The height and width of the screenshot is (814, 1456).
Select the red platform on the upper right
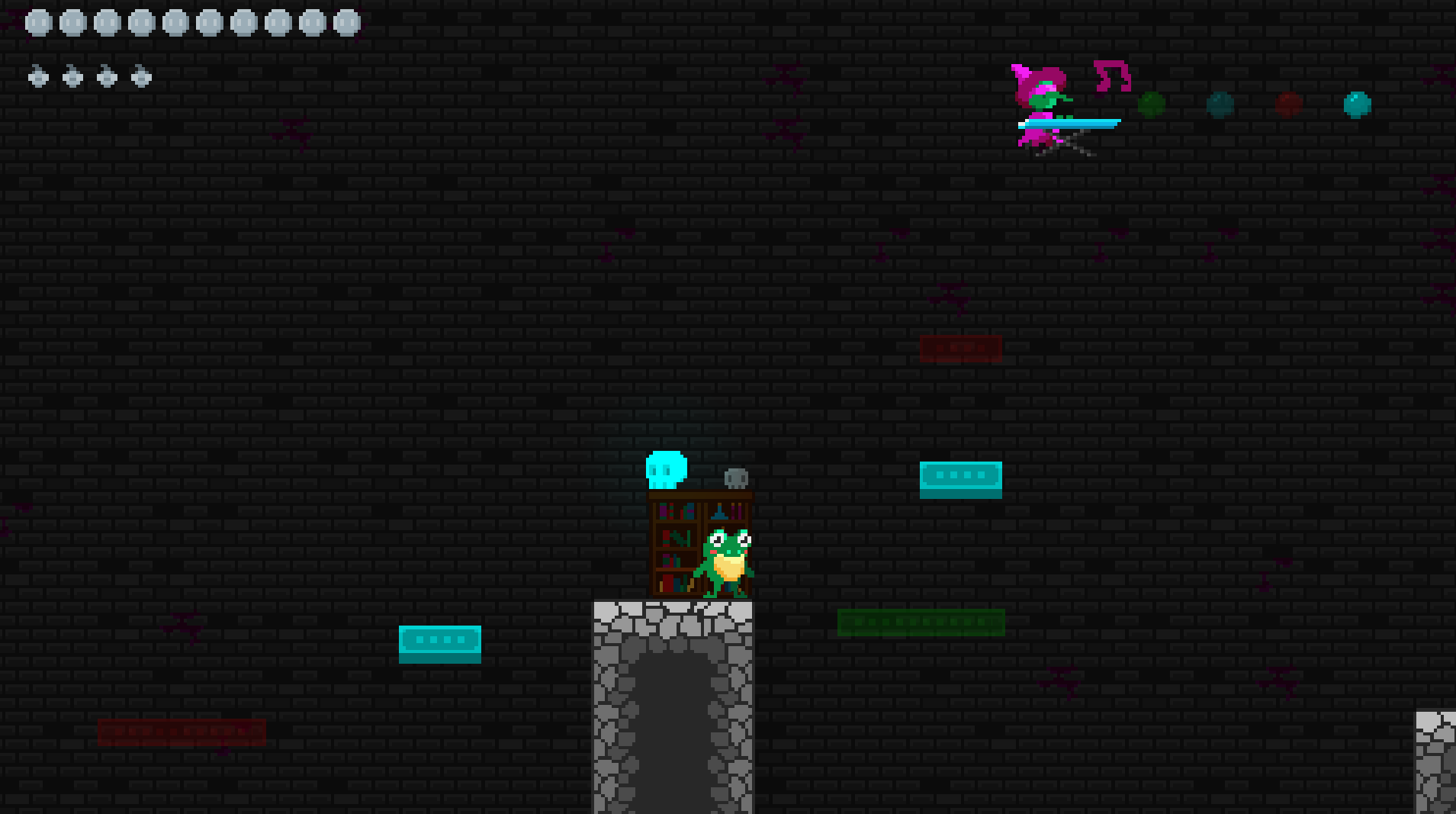(960, 347)
